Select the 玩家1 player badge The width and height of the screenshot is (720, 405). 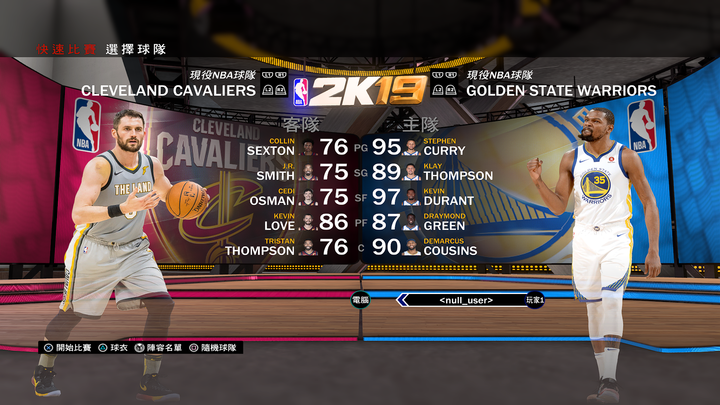(535, 300)
